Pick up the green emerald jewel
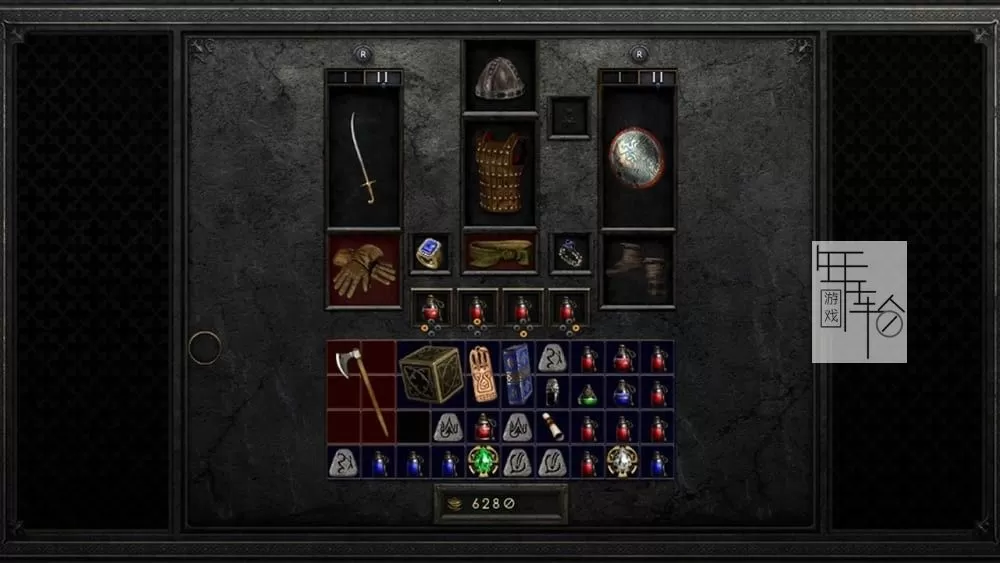 click(484, 461)
